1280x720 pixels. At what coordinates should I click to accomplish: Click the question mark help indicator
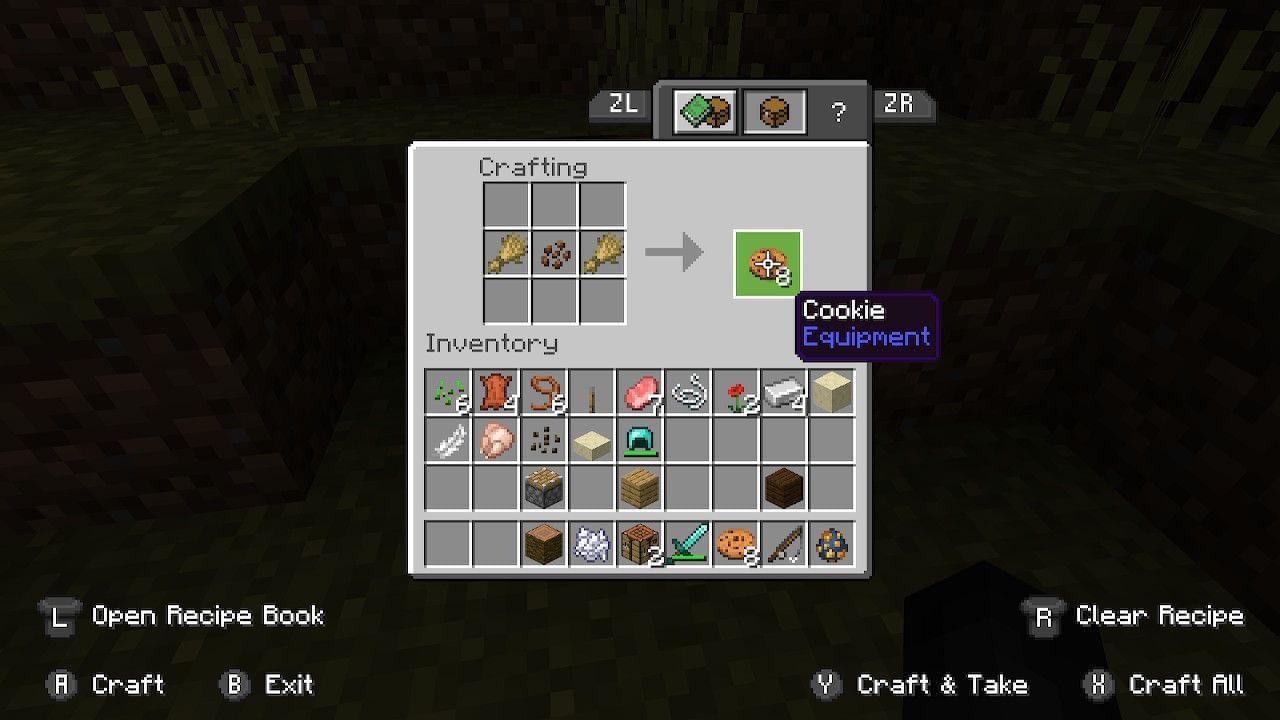[x=840, y=110]
